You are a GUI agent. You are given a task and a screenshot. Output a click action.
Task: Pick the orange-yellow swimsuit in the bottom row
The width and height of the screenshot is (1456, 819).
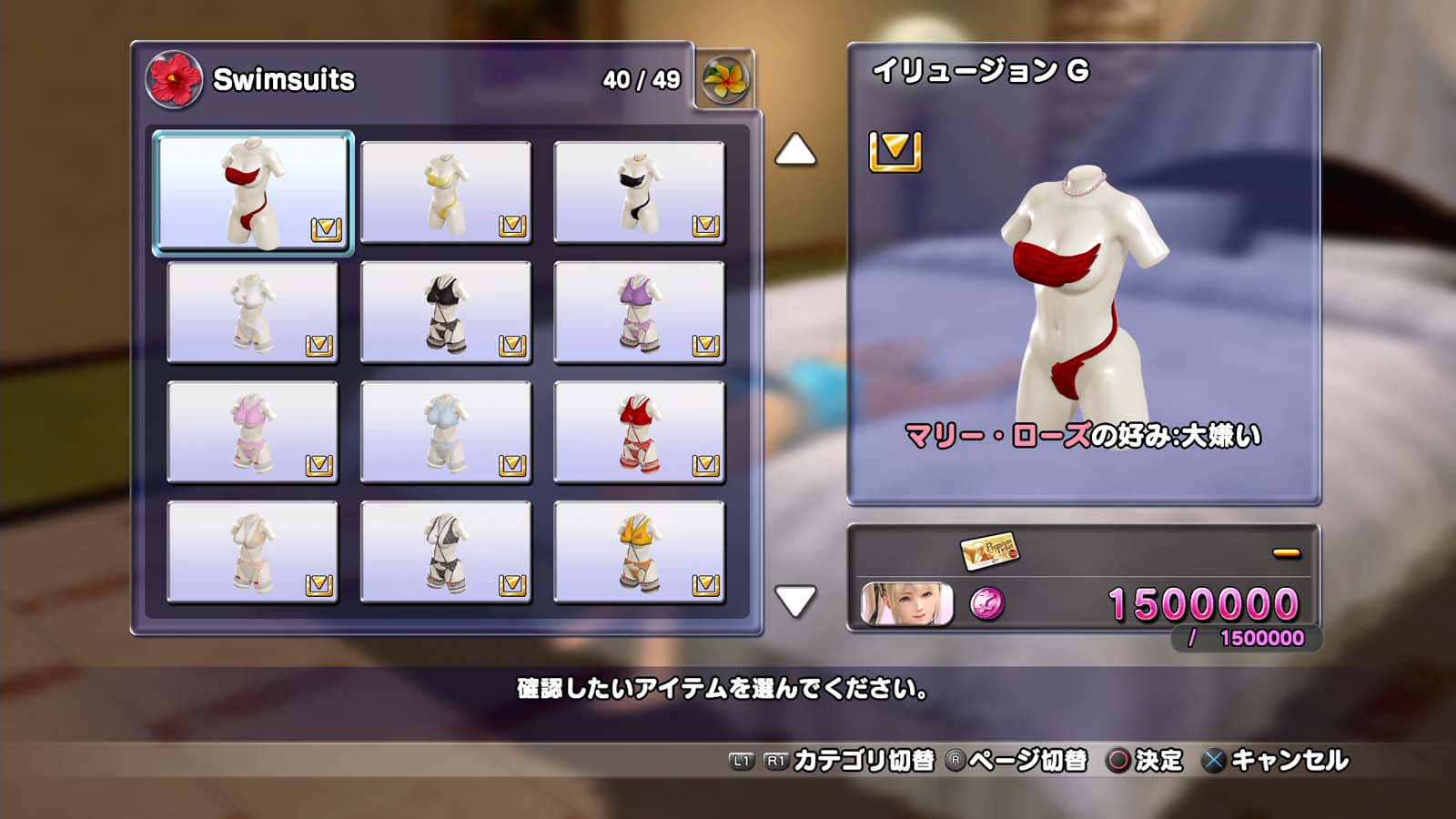click(639, 552)
